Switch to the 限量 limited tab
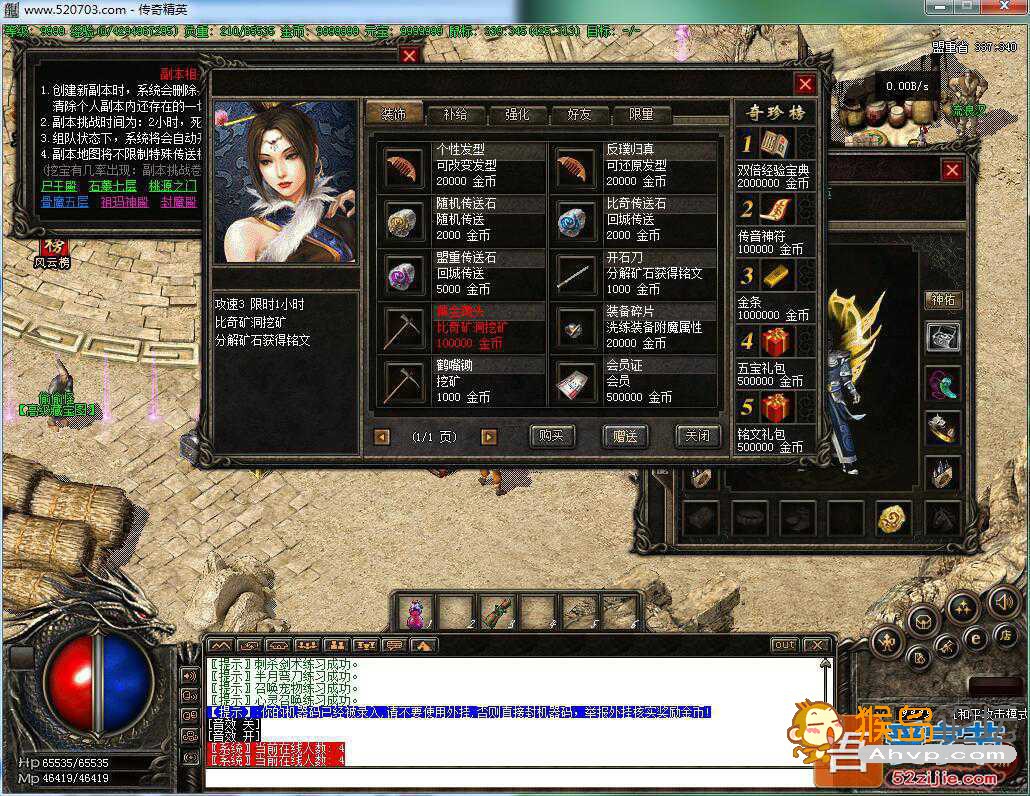This screenshot has height=796, width=1030. pyautogui.click(x=641, y=114)
